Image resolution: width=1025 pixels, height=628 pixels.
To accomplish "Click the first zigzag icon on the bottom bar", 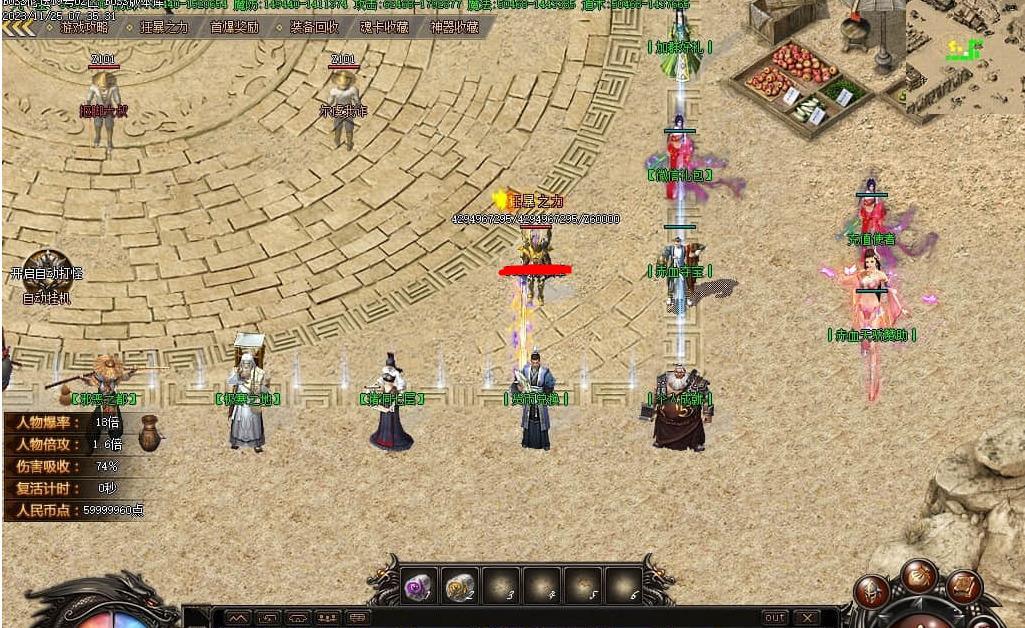I will click(237, 618).
